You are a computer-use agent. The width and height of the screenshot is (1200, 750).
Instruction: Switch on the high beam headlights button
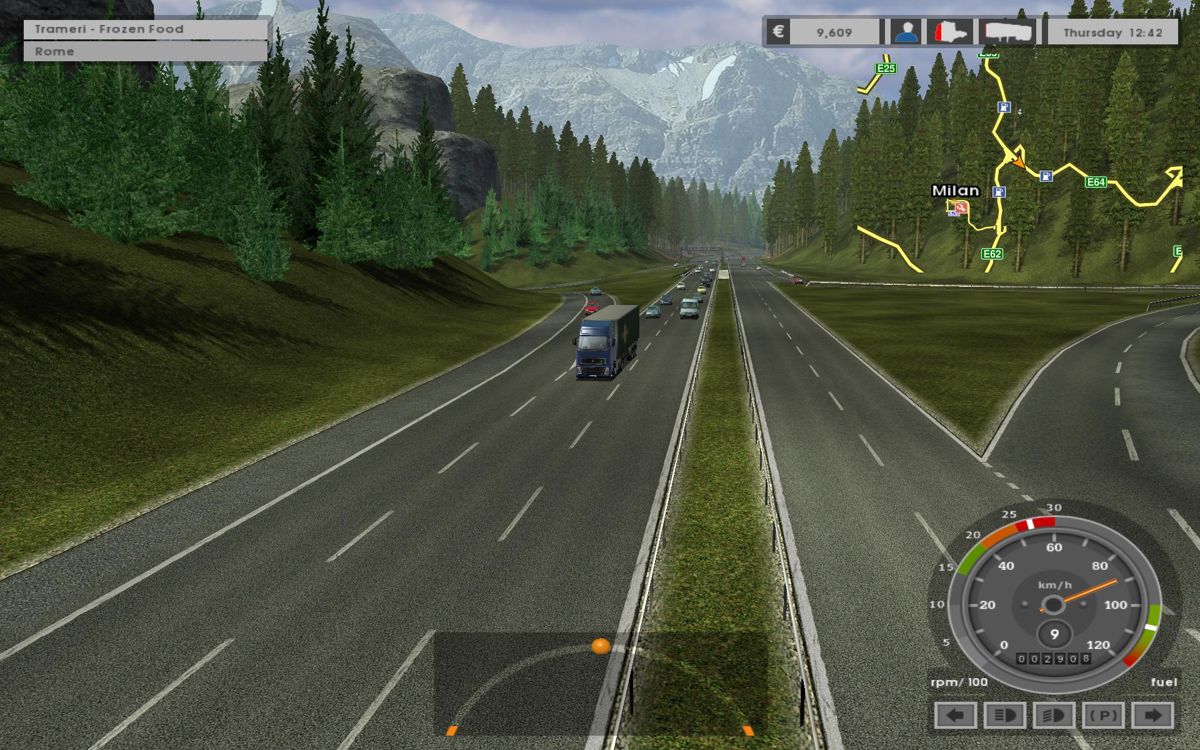(x=1054, y=716)
